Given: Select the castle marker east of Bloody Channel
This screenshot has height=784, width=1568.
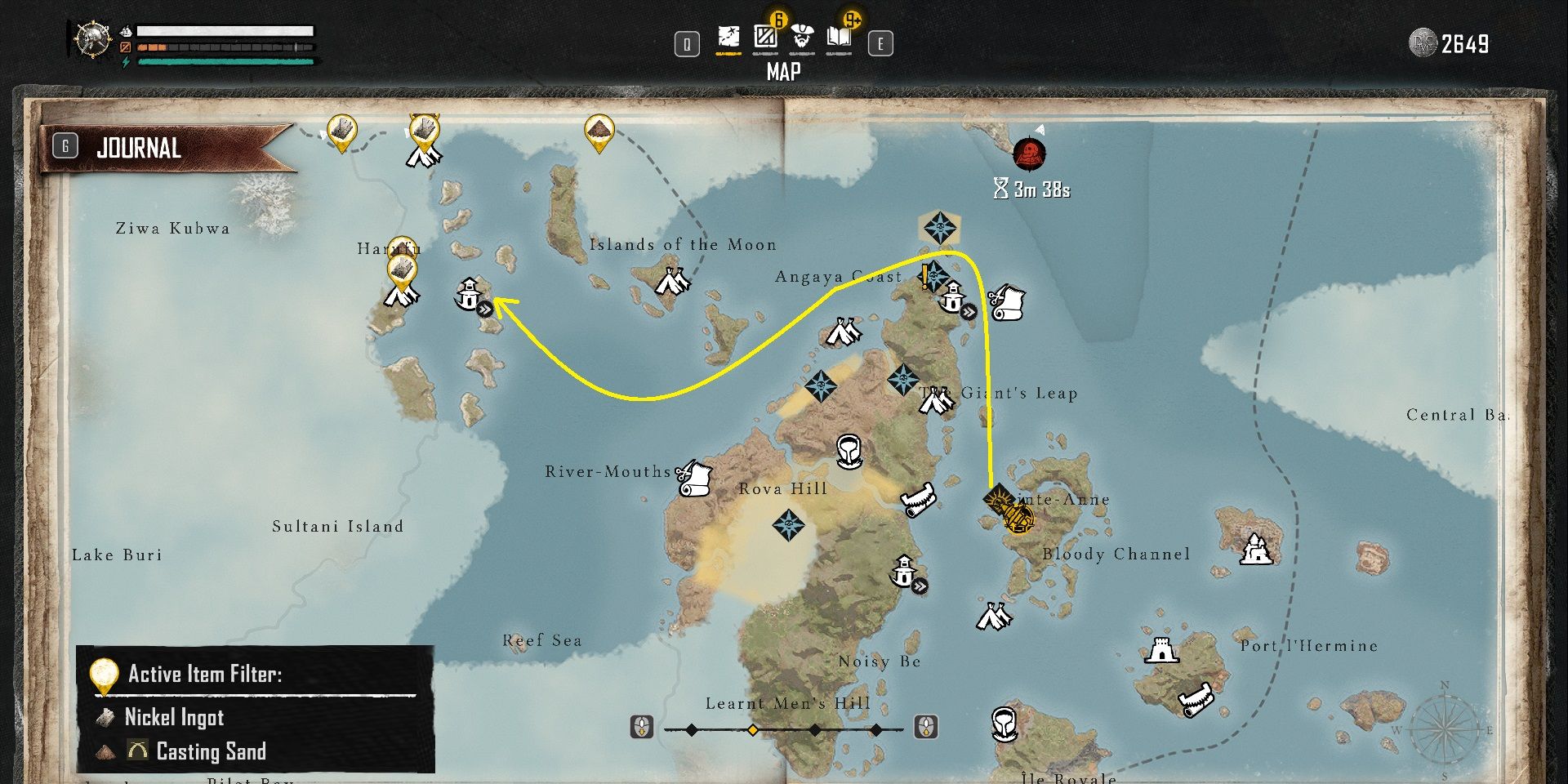Looking at the screenshot, I should 1256,550.
